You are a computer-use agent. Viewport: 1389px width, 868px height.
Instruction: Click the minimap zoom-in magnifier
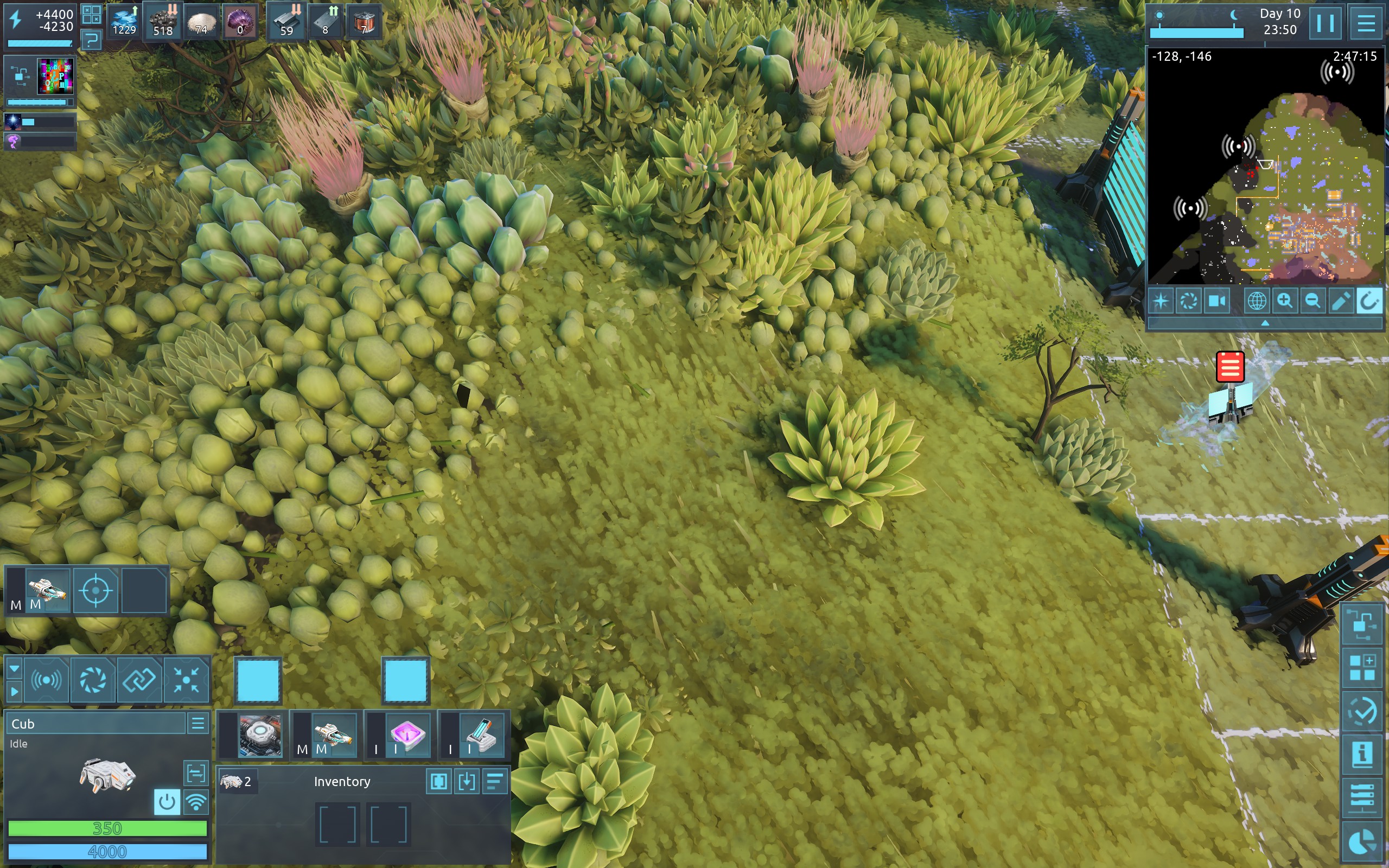[1284, 301]
